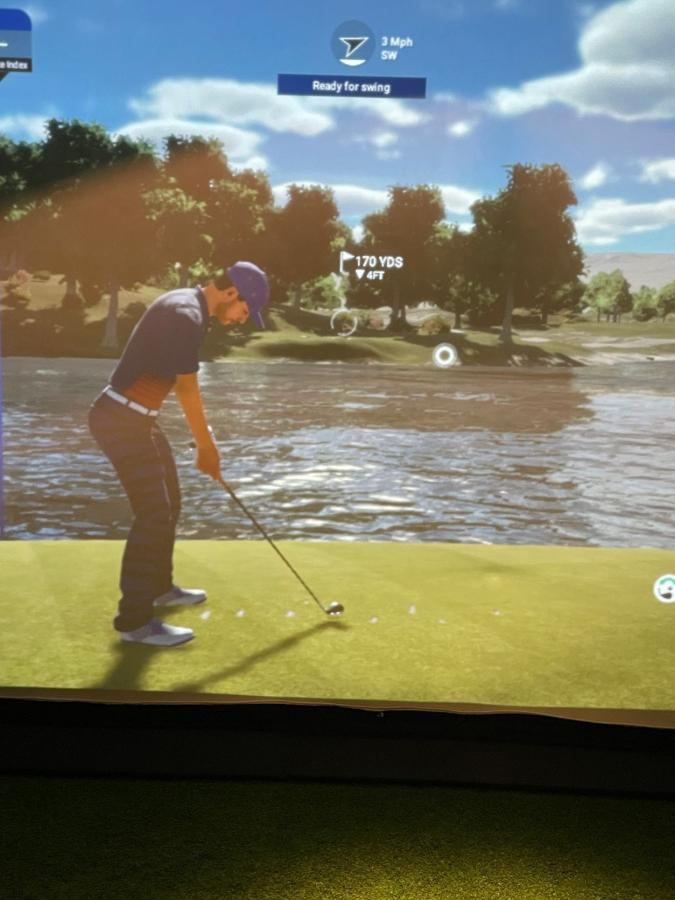Click the wind direction arrow icon
675x900 pixels.
[x=353, y=44]
